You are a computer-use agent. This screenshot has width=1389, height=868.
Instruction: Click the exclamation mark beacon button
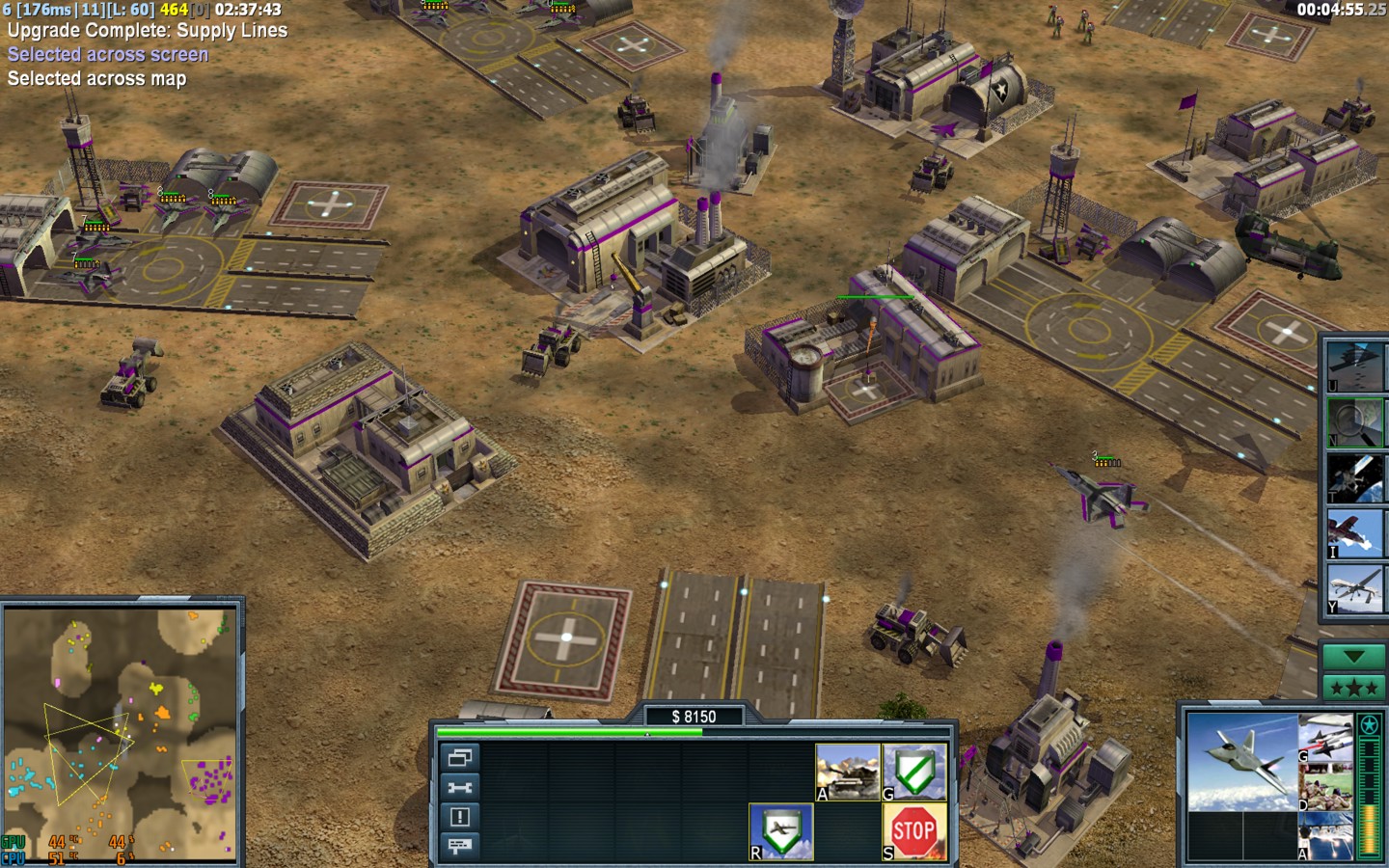point(459,817)
